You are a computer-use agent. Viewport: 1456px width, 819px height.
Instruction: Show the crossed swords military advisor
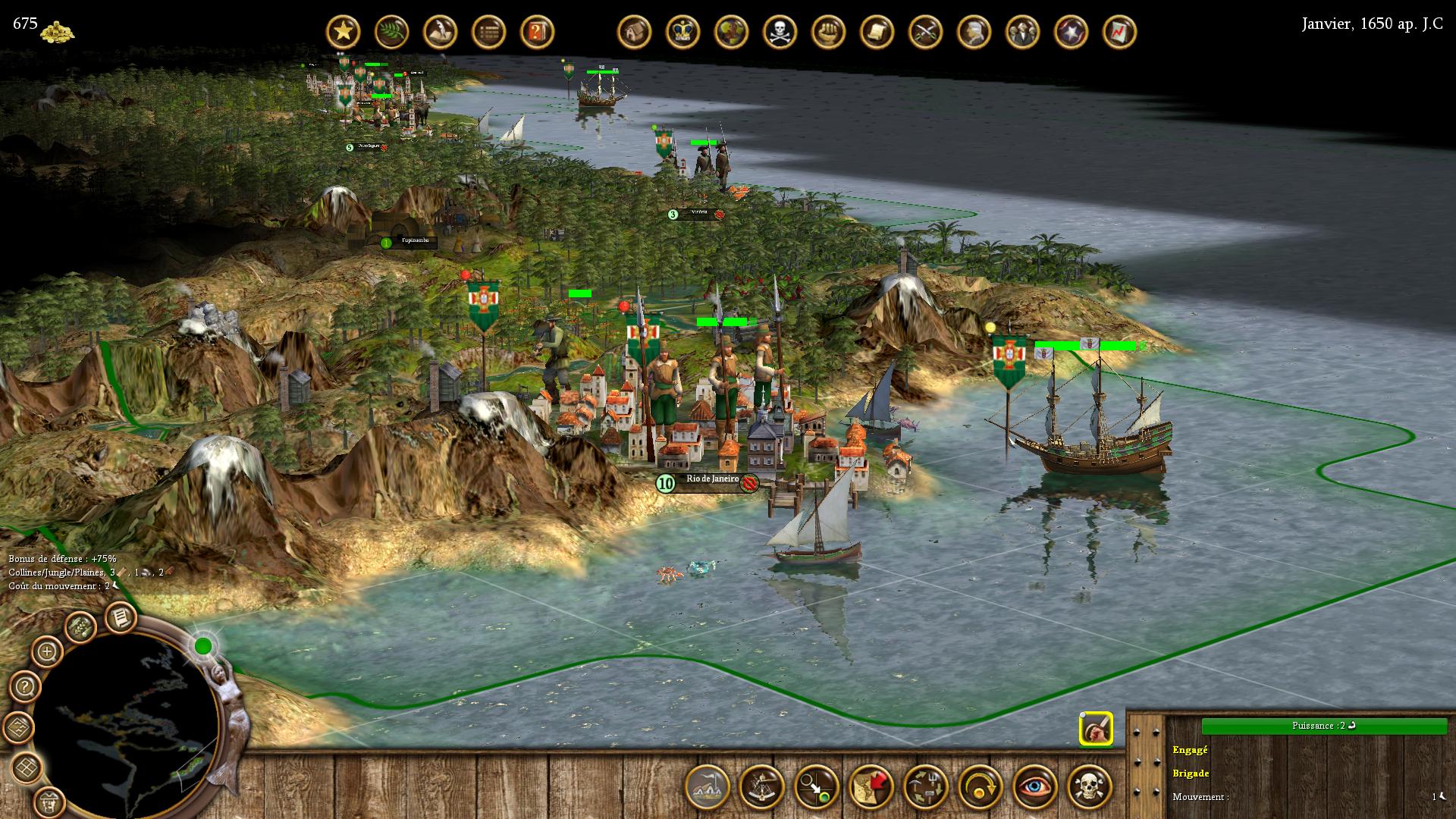click(x=925, y=32)
